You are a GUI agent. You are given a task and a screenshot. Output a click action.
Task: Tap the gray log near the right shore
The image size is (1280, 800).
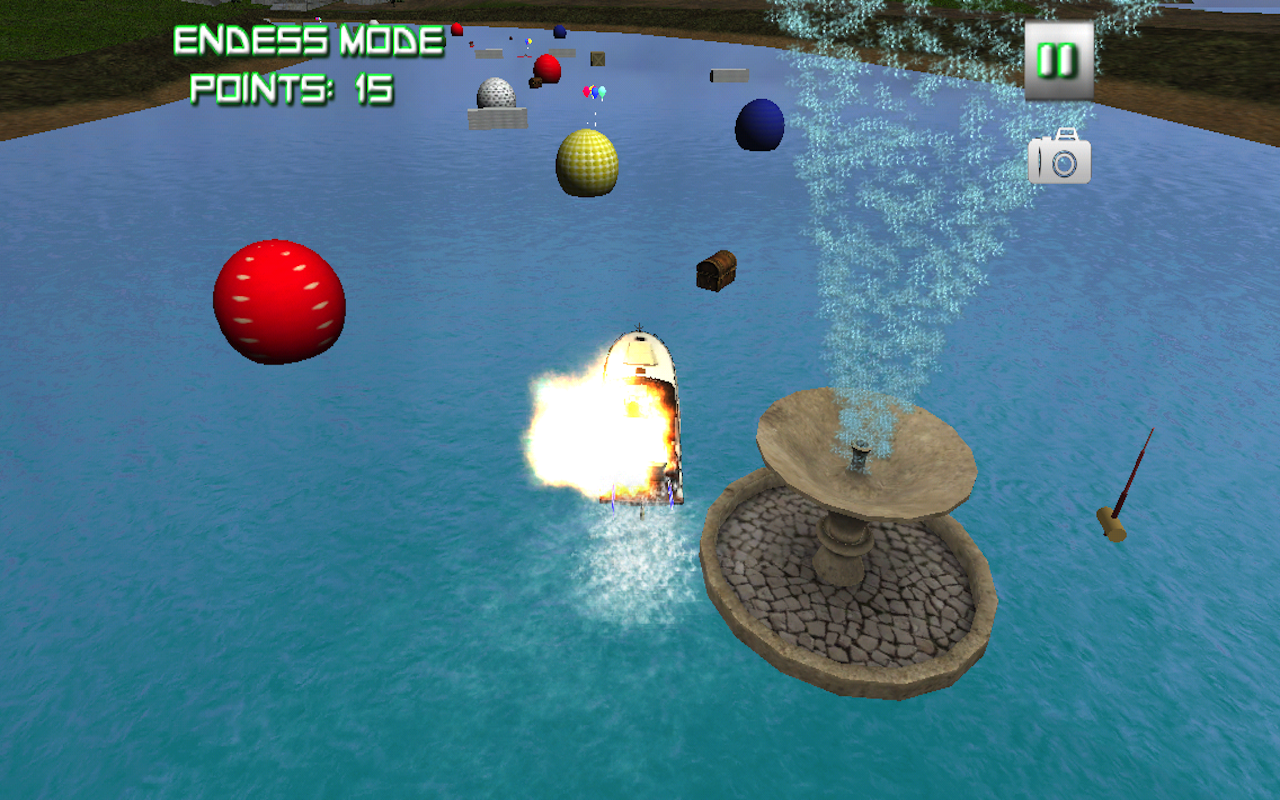[x=729, y=73]
